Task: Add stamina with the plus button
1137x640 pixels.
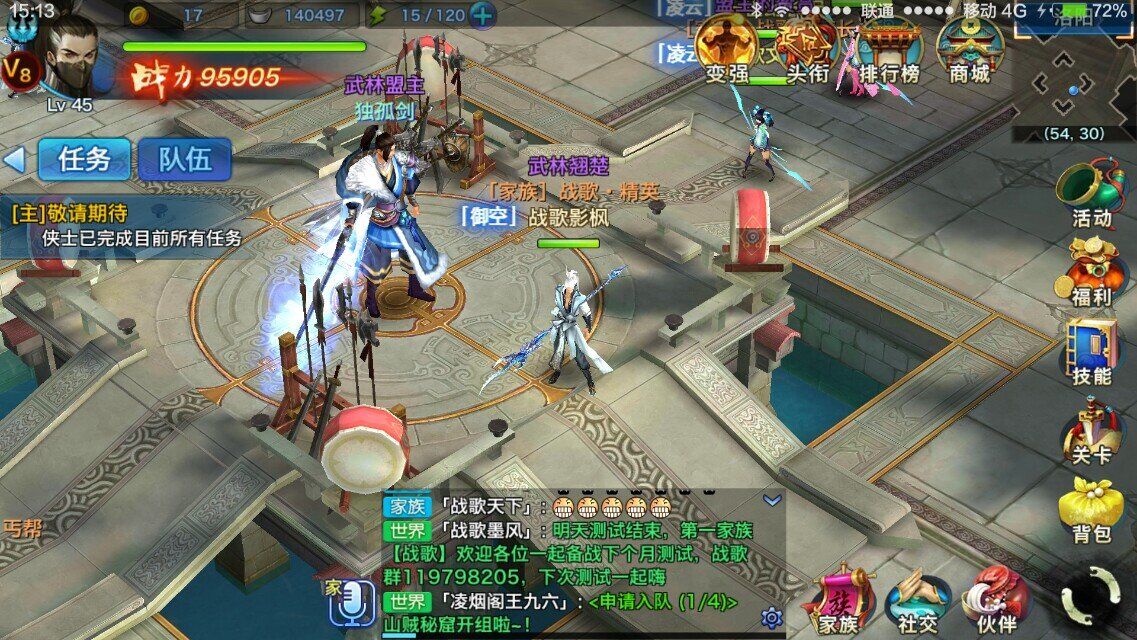Action: [482, 15]
